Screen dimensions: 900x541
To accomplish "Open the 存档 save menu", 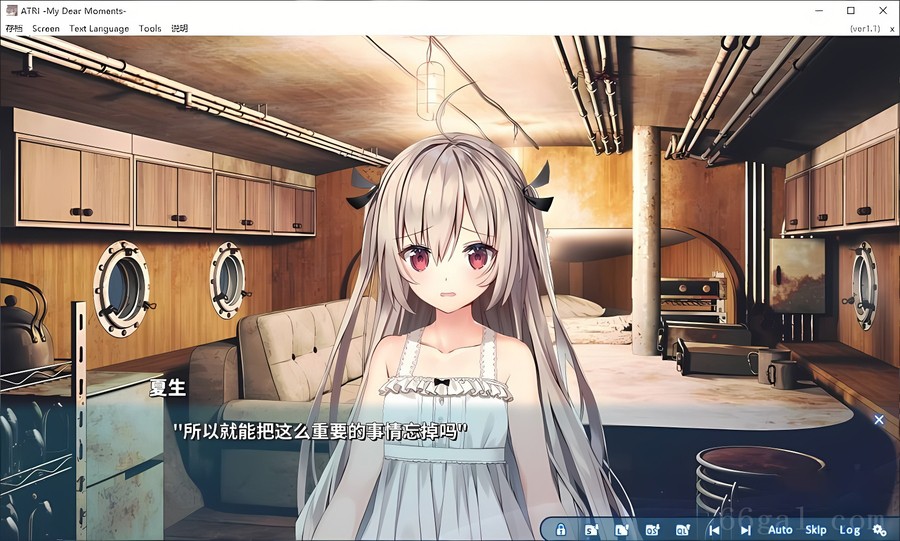I will [x=13, y=29].
